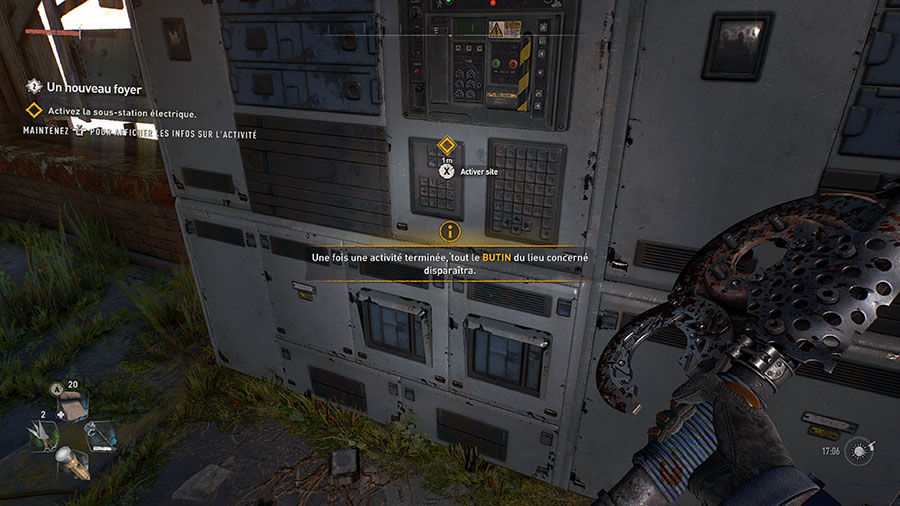Click the yellow info icon above the loot hint
Viewport: 900px width, 506px height.
449,232
